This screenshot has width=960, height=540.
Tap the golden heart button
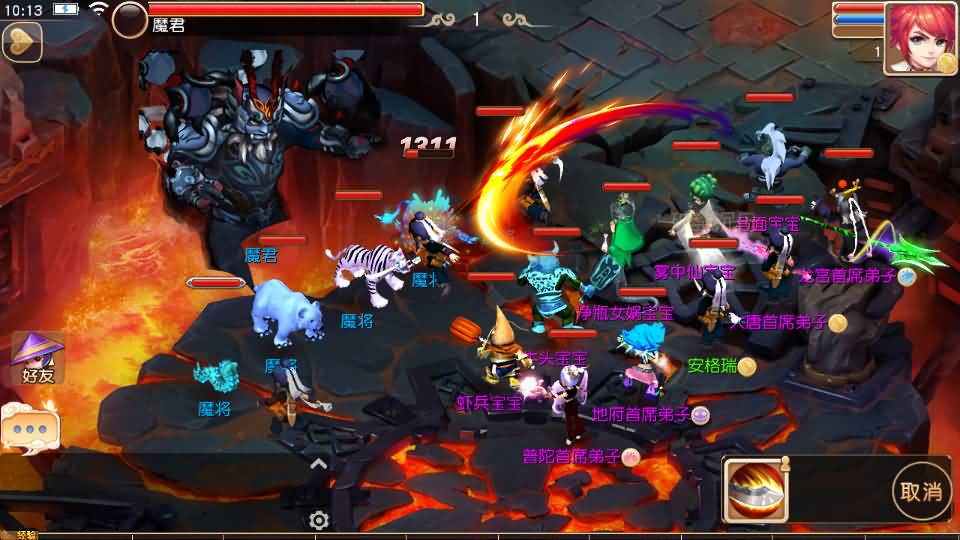[x=20, y=42]
